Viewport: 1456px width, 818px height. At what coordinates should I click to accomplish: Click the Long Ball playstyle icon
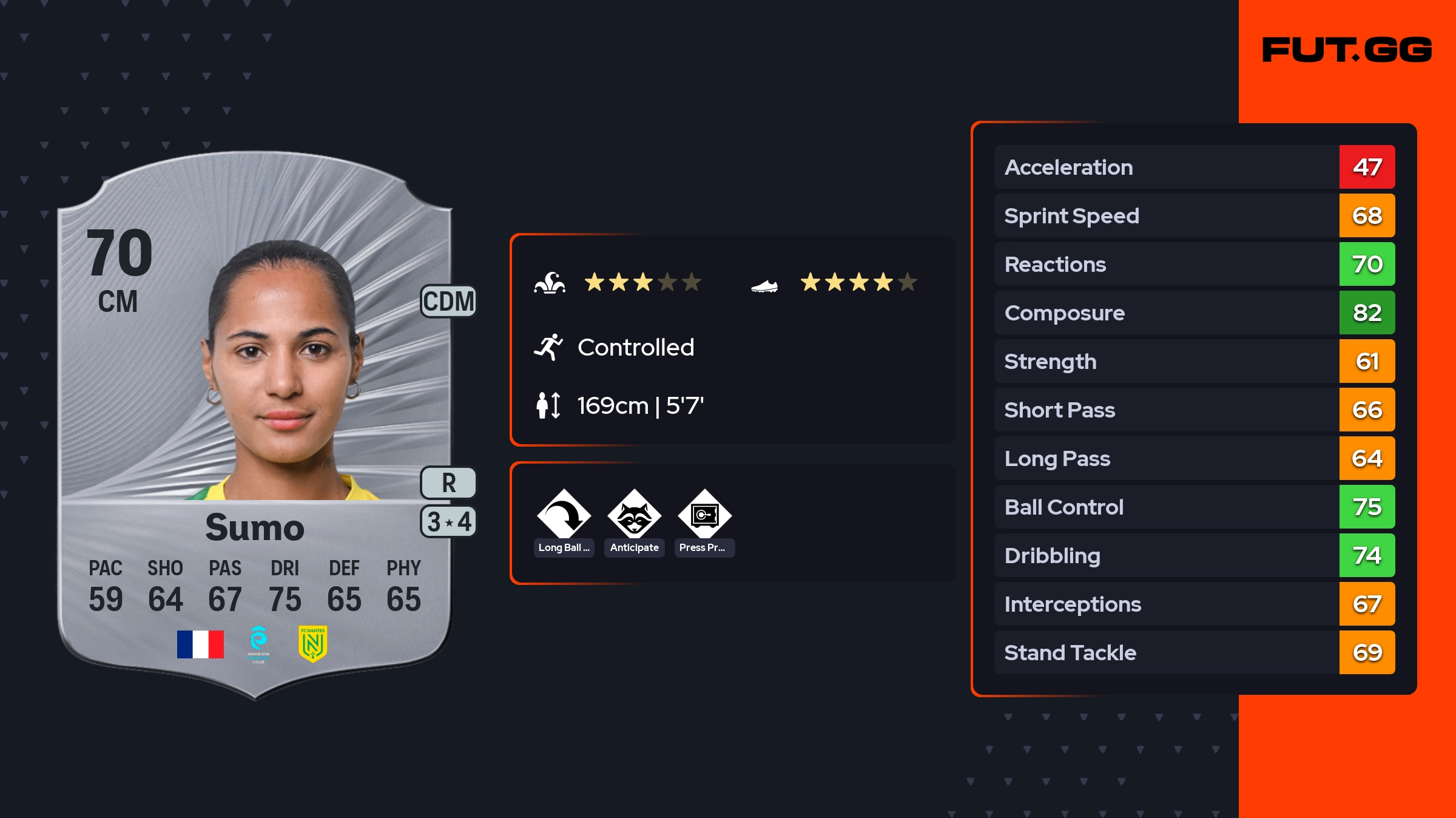coord(564,515)
